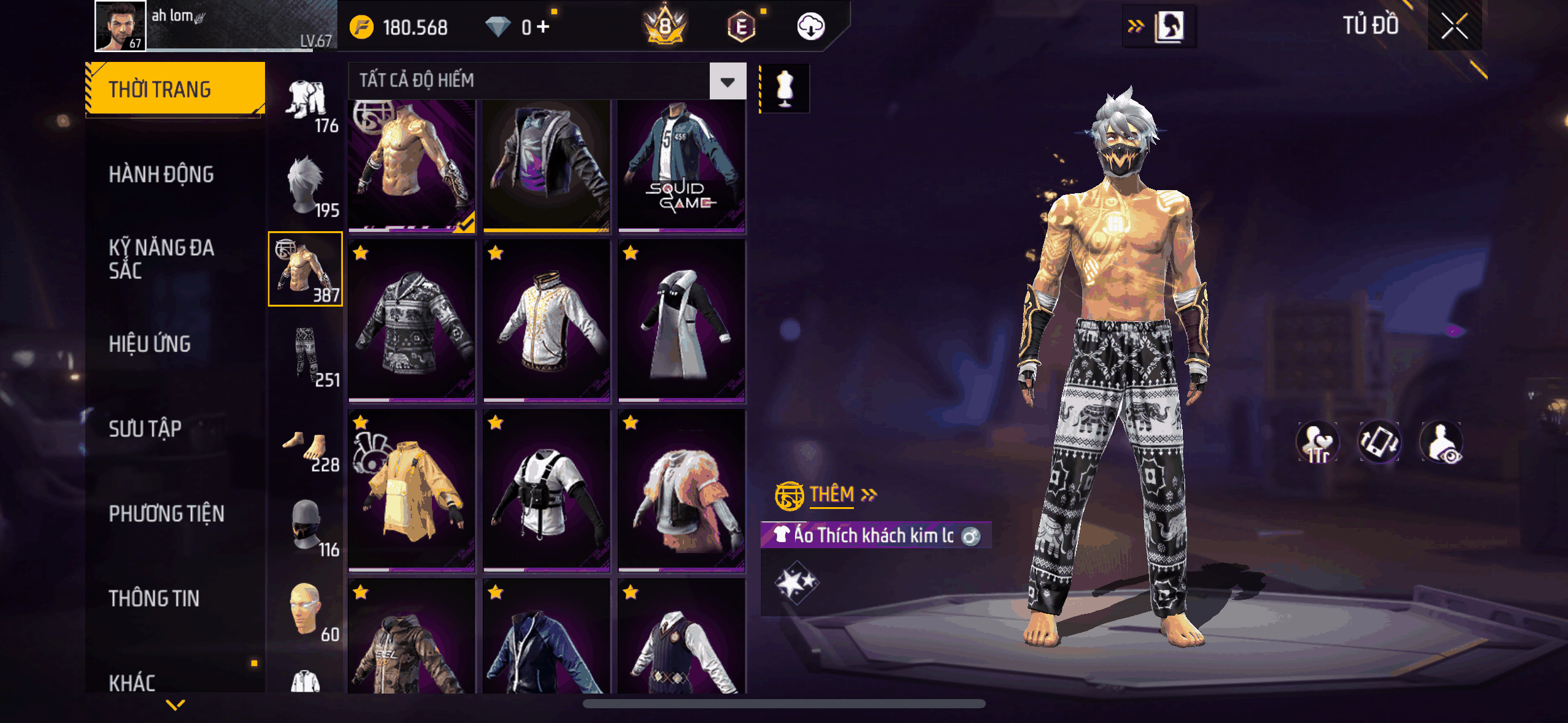Select the Hiệu Ứng category
This screenshot has height=723, width=1568.
(x=150, y=344)
